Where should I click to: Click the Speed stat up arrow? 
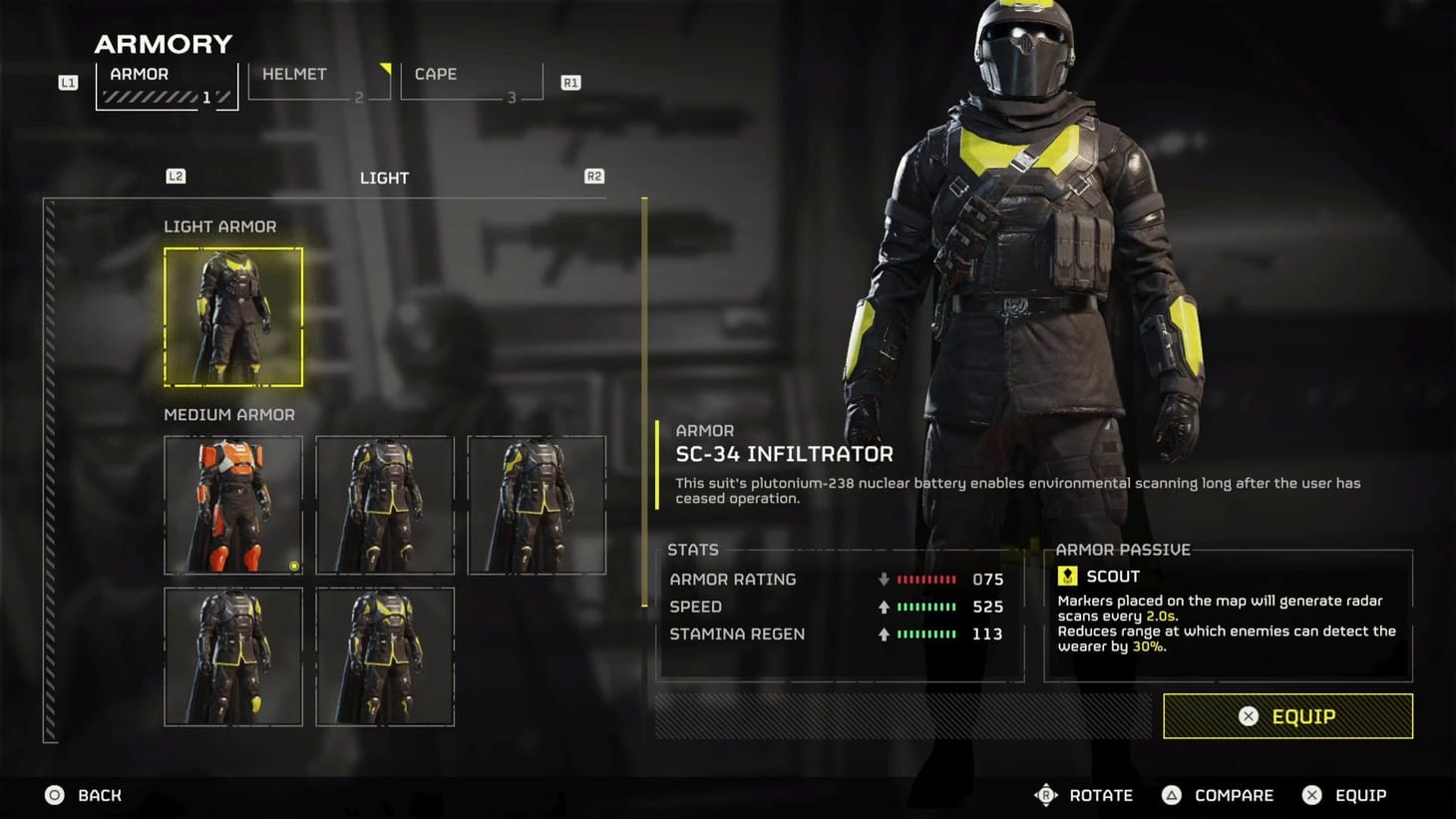point(884,607)
